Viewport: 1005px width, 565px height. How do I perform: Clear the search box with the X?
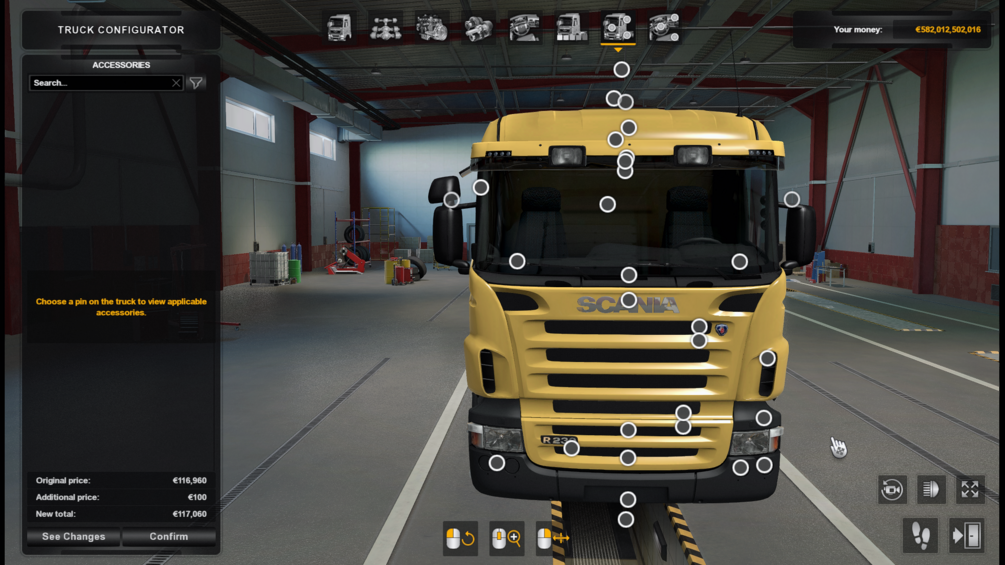[176, 83]
